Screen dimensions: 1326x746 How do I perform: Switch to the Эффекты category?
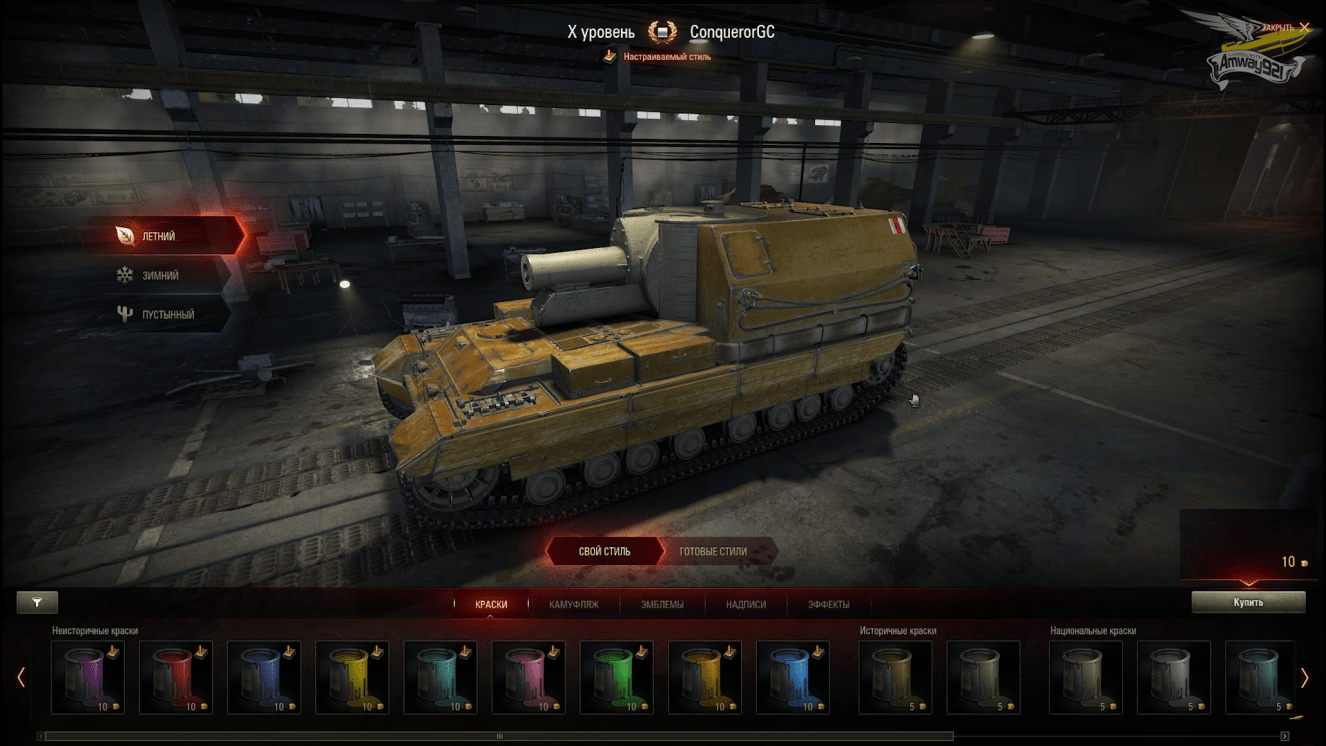pos(828,604)
